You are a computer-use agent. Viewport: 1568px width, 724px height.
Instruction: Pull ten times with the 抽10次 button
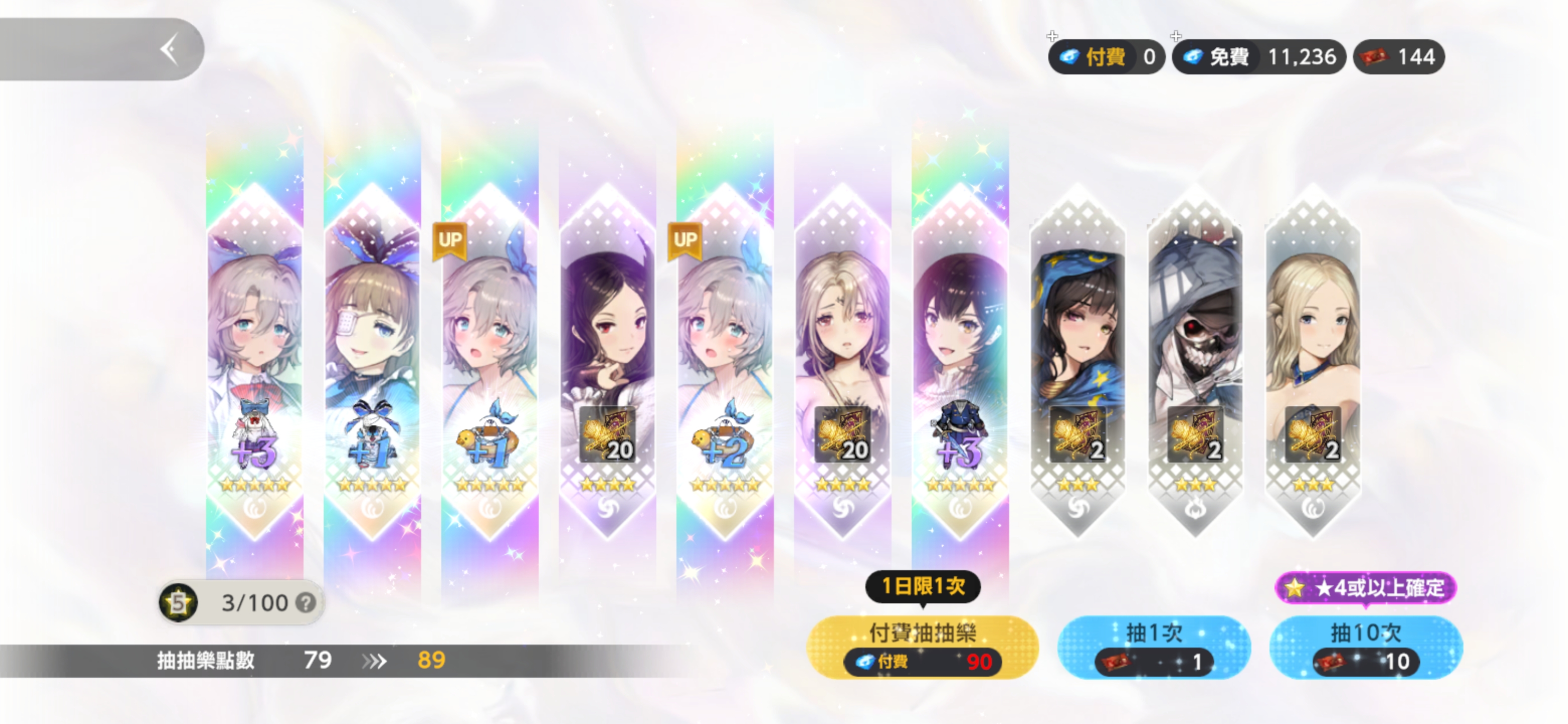(x=1365, y=647)
